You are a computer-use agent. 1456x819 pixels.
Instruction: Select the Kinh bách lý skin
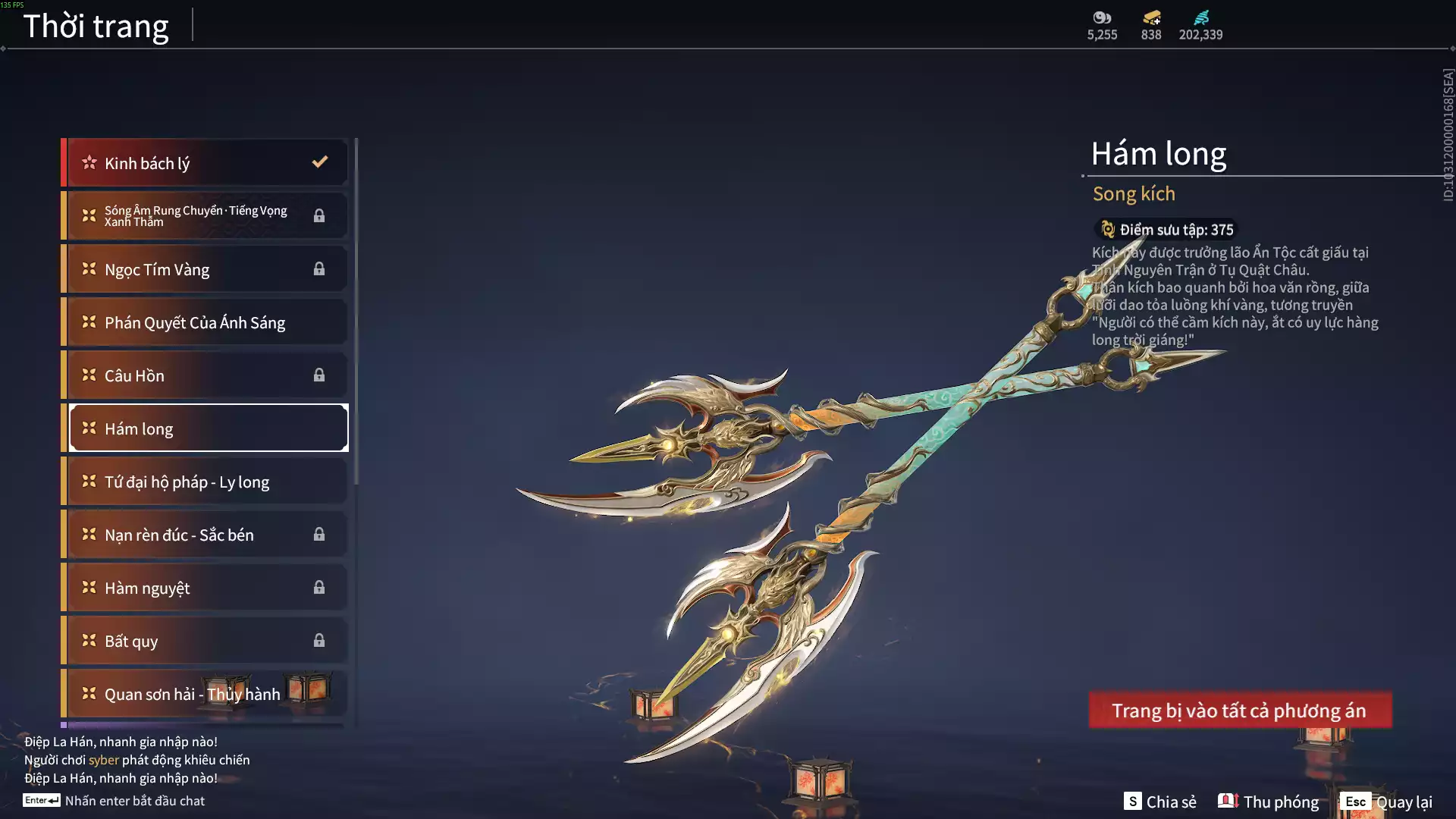tap(205, 163)
